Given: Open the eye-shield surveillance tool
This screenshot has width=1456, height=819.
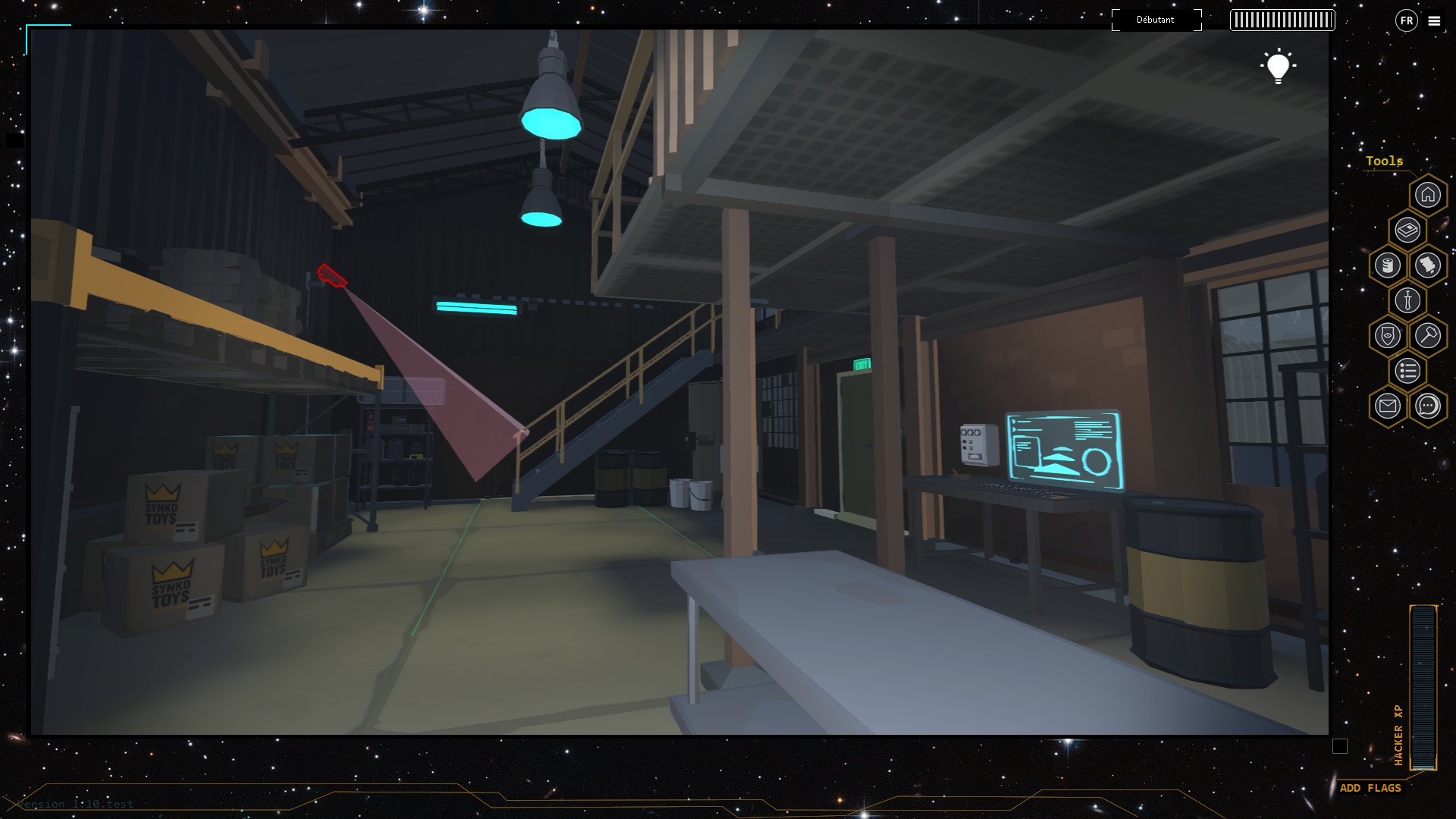Looking at the screenshot, I should click(x=1389, y=335).
